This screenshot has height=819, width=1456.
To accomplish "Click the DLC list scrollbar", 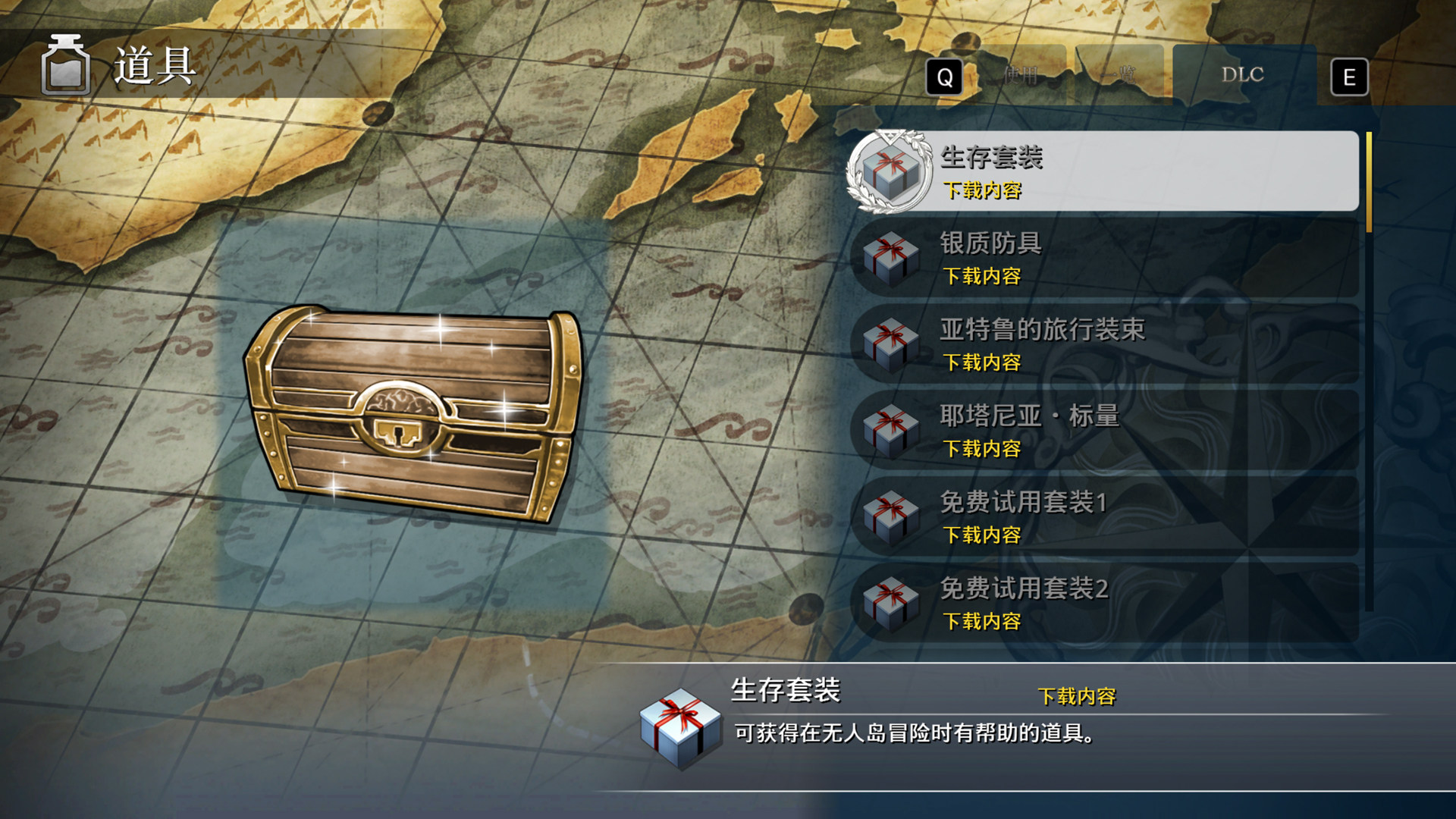I will (1369, 372).
